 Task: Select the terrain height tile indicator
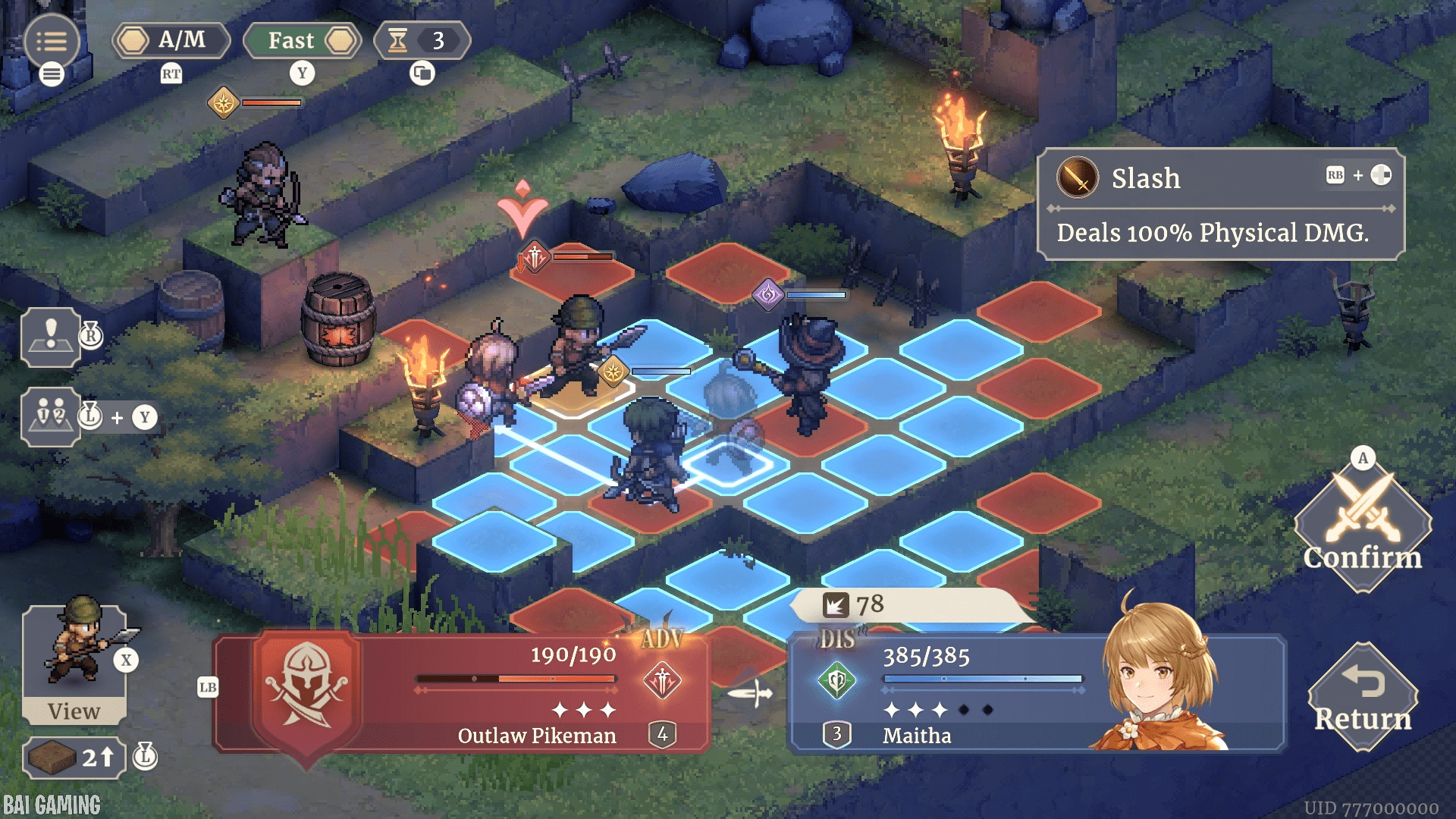74,757
